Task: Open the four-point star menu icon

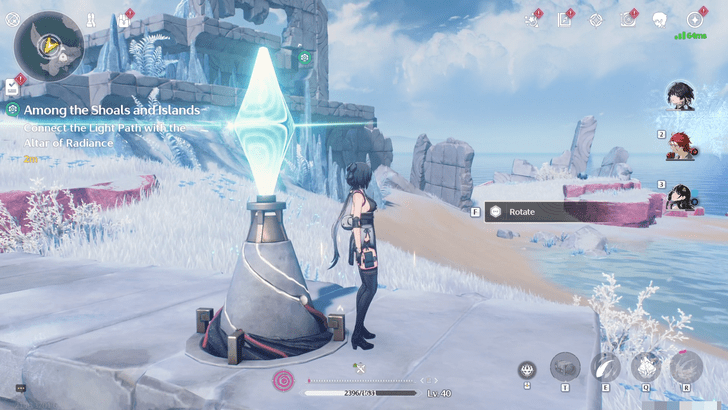Action: tap(695, 20)
